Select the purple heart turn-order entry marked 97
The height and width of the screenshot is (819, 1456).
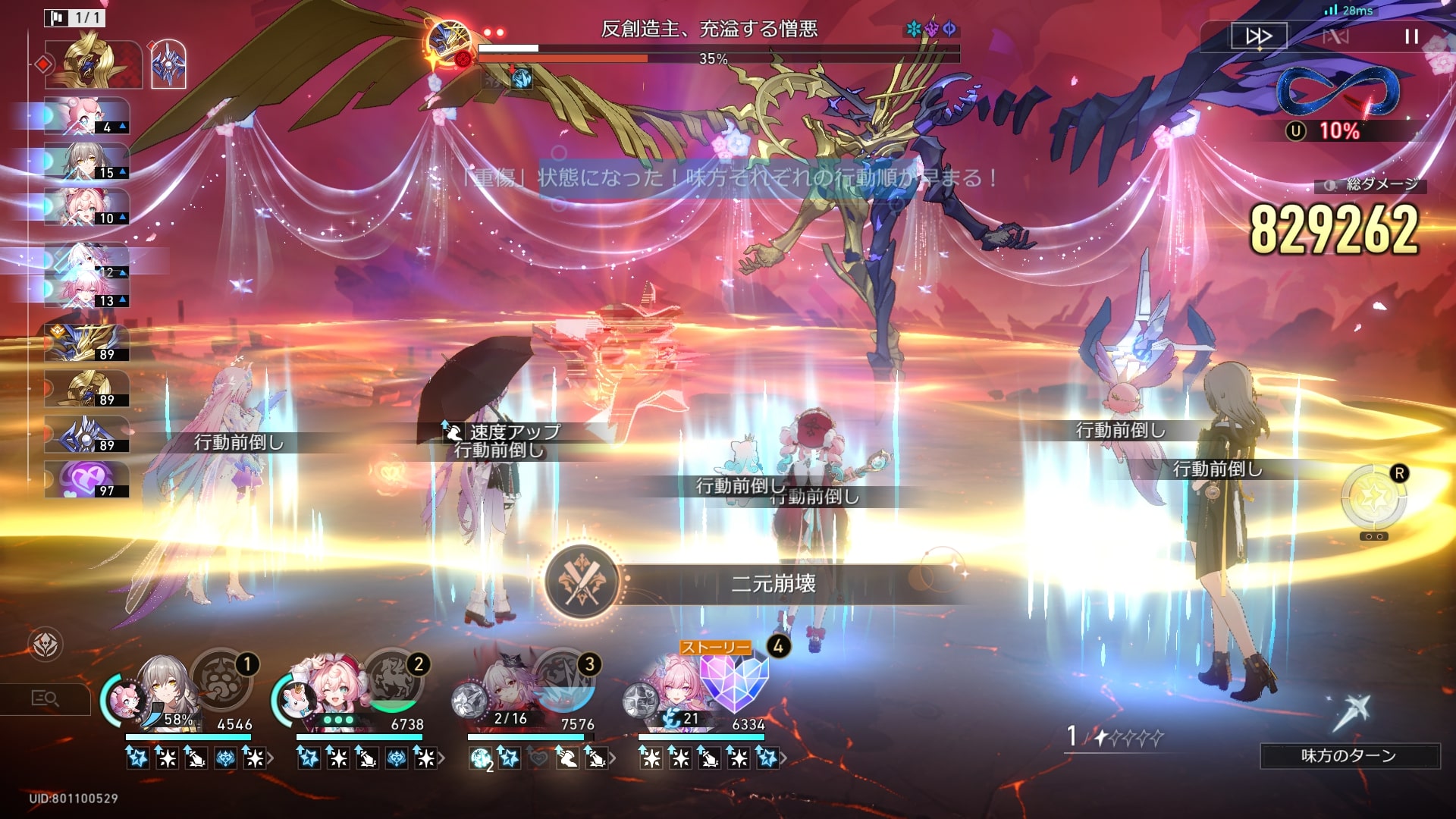(x=86, y=480)
